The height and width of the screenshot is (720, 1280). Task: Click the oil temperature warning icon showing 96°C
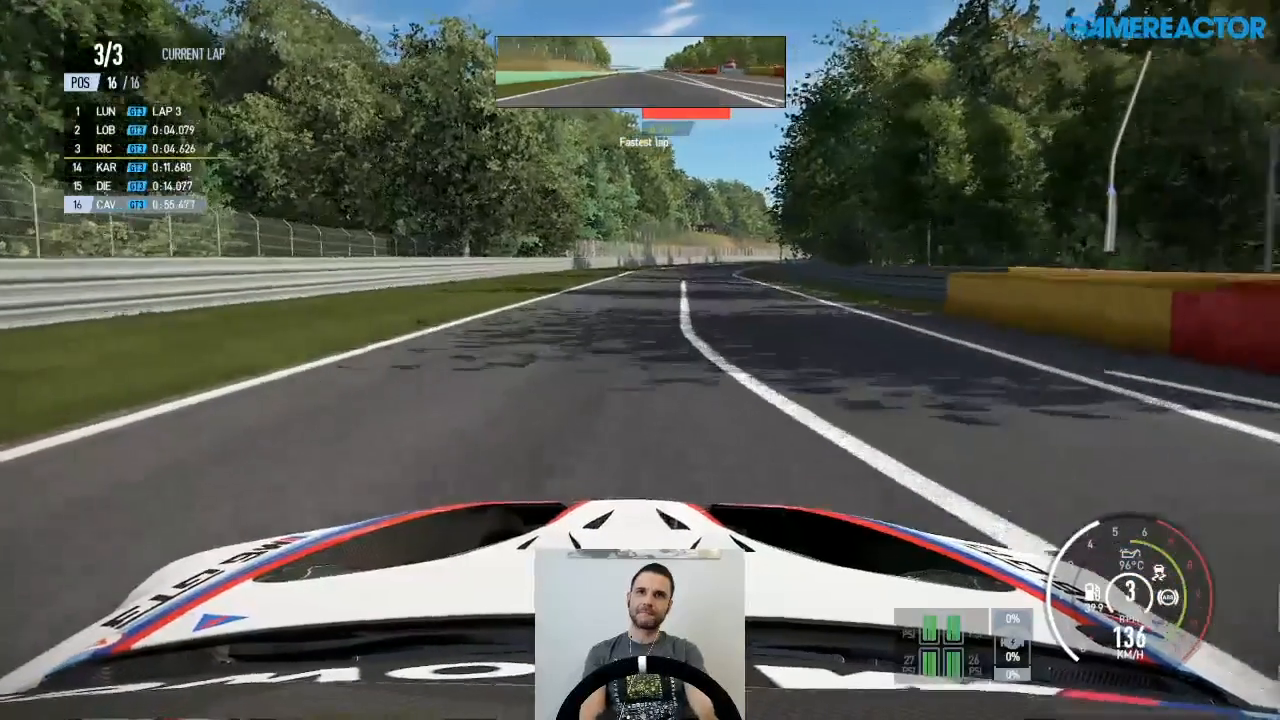point(1131,555)
